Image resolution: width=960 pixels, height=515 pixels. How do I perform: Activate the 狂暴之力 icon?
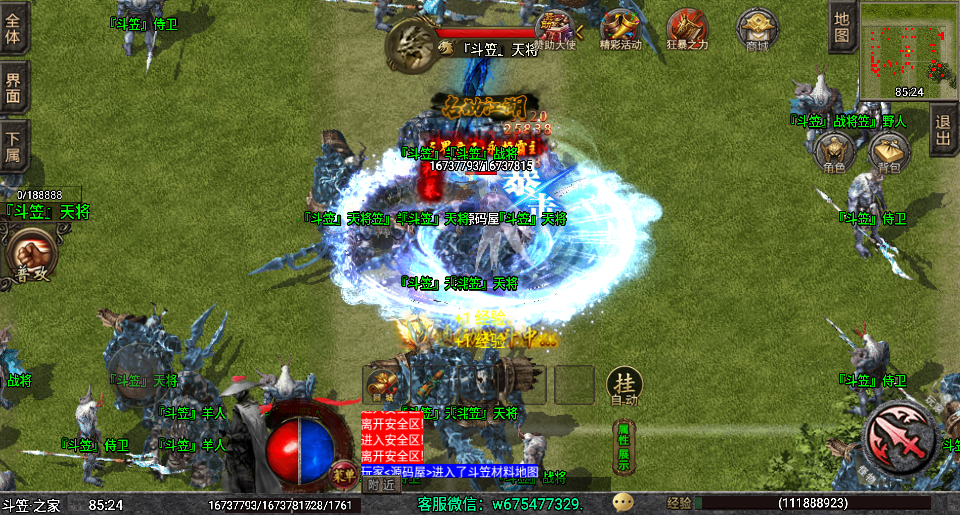pos(687,29)
